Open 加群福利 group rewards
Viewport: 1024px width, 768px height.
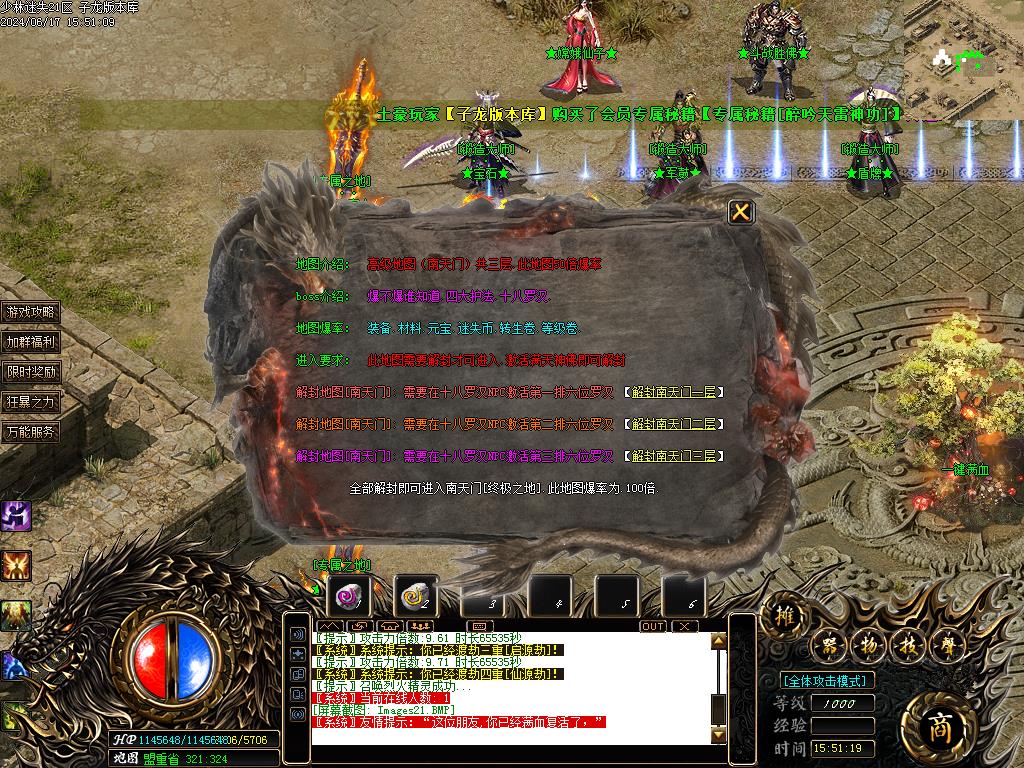(x=31, y=342)
